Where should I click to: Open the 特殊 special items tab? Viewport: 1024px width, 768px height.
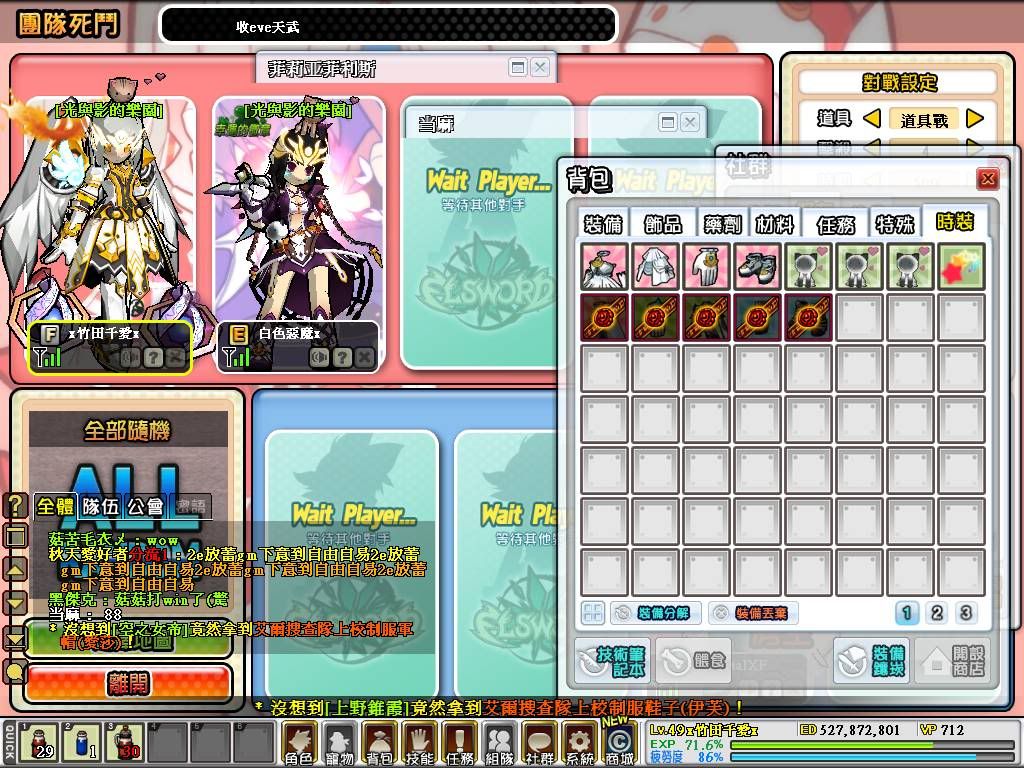pyautogui.click(x=895, y=224)
